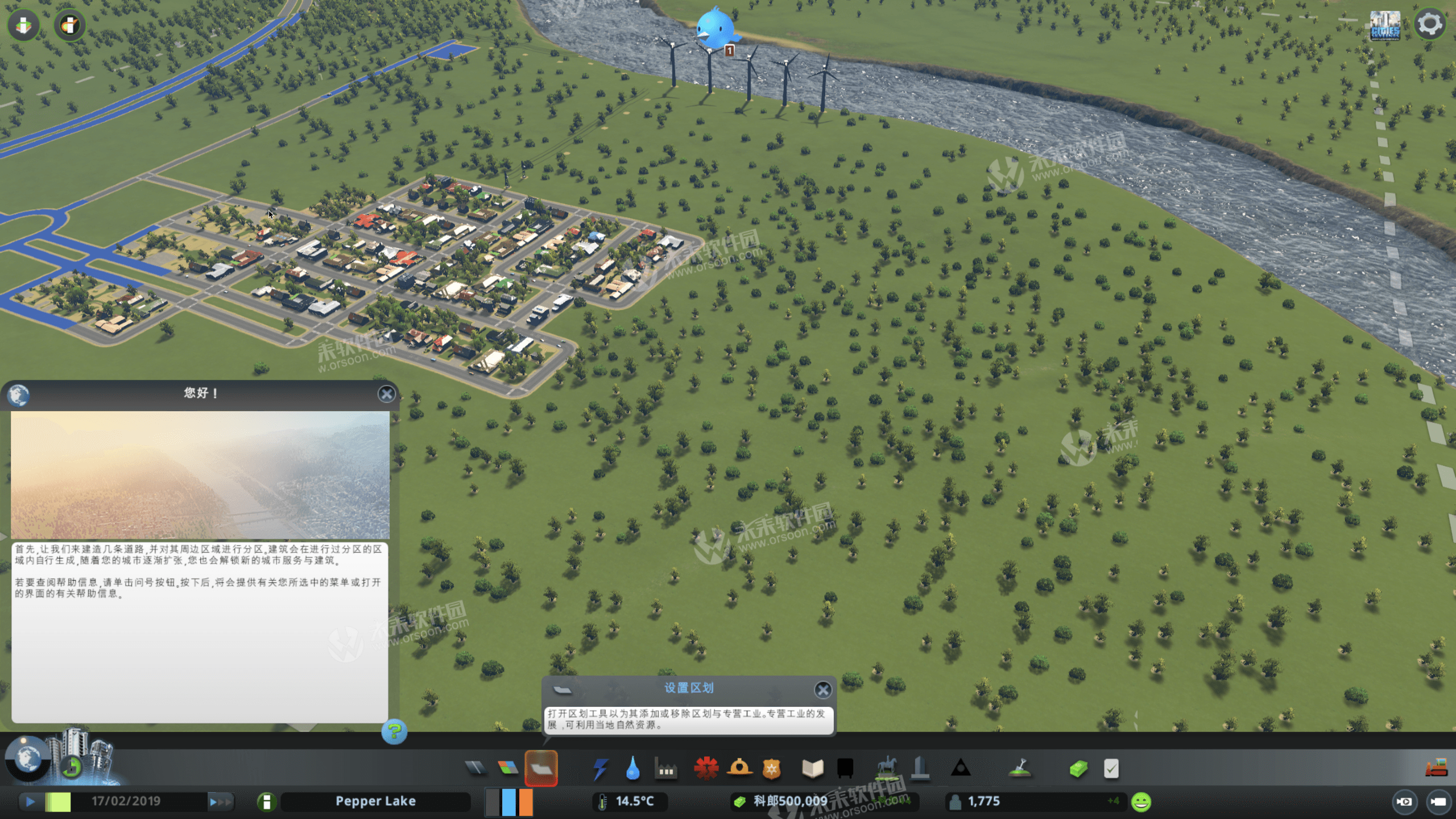Open the water droplet services menu
1456x819 pixels.
[632, 769]
